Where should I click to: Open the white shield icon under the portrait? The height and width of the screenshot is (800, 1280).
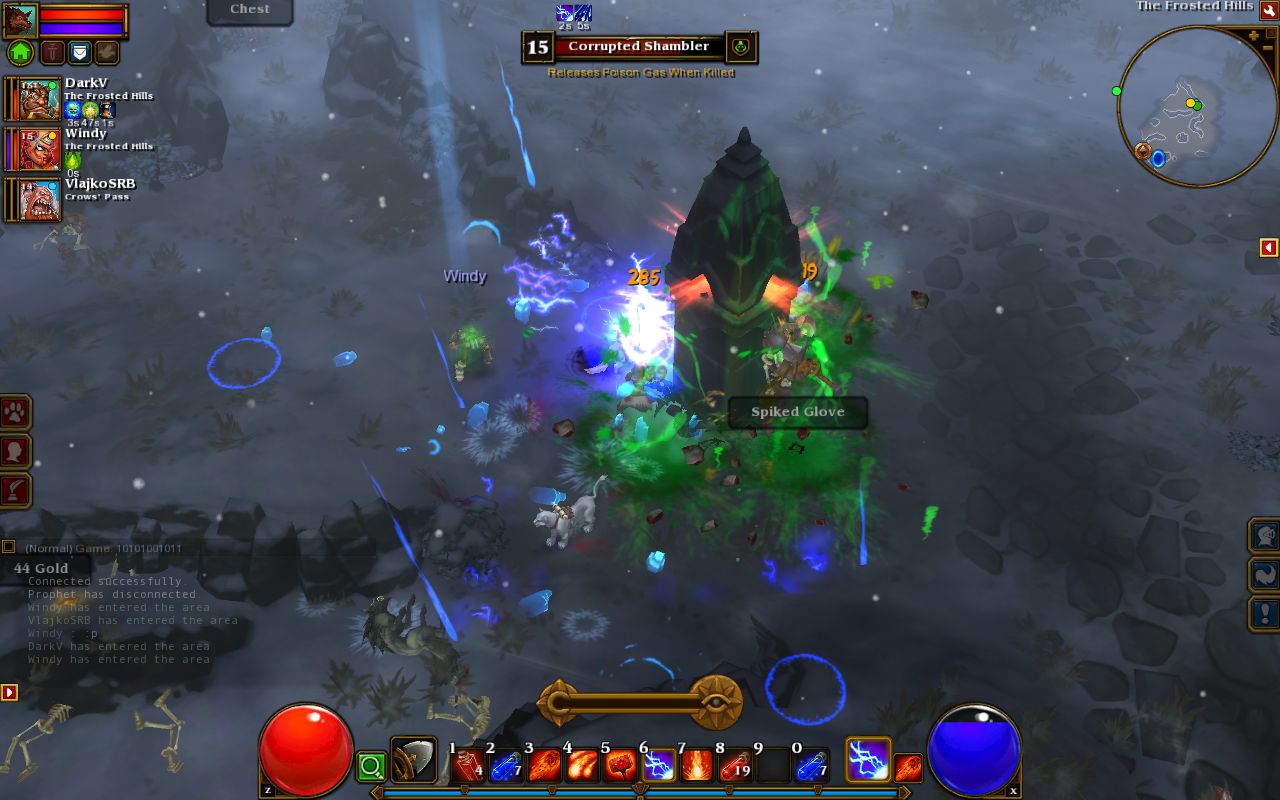(x=78, y=52)
